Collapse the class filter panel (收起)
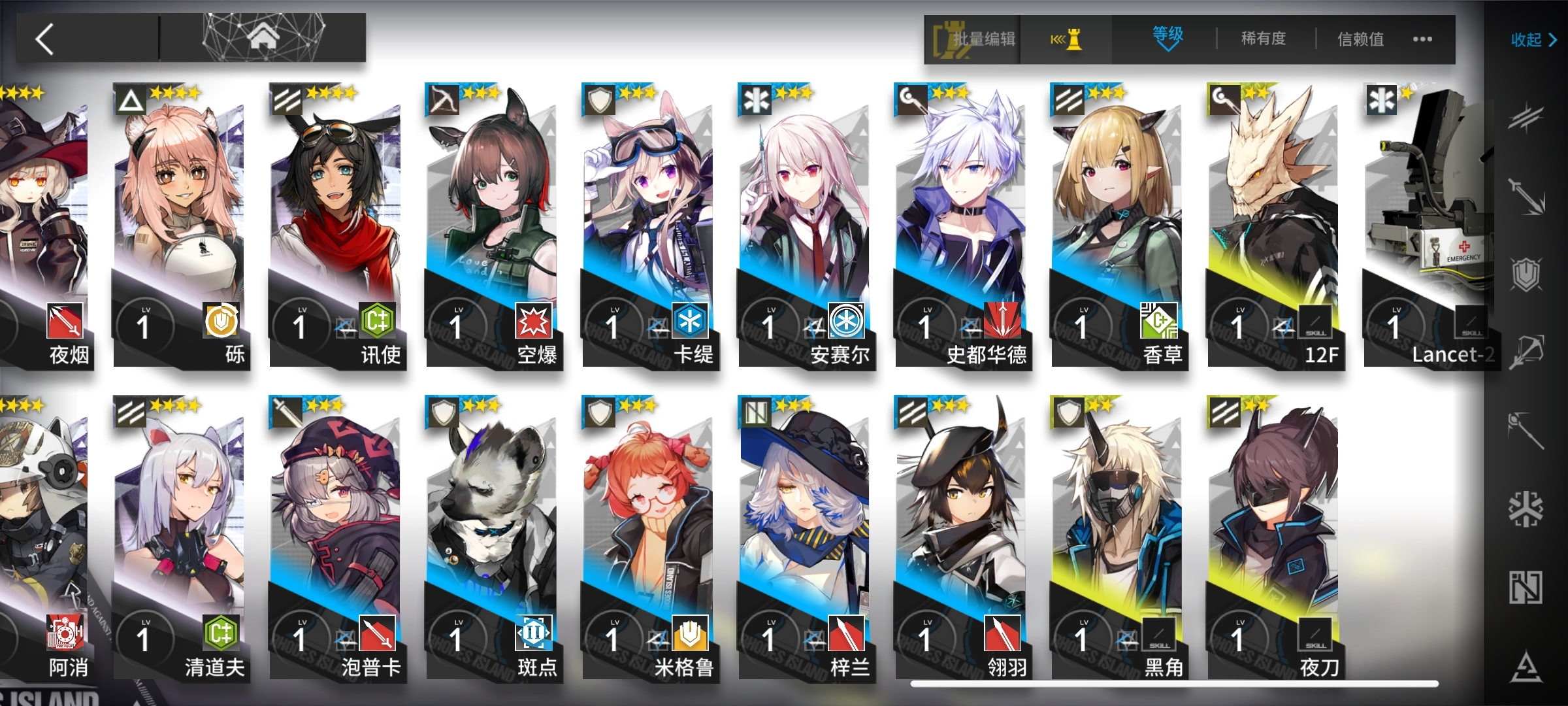This screenshot has height=706, width=1568. (1533, 40)
